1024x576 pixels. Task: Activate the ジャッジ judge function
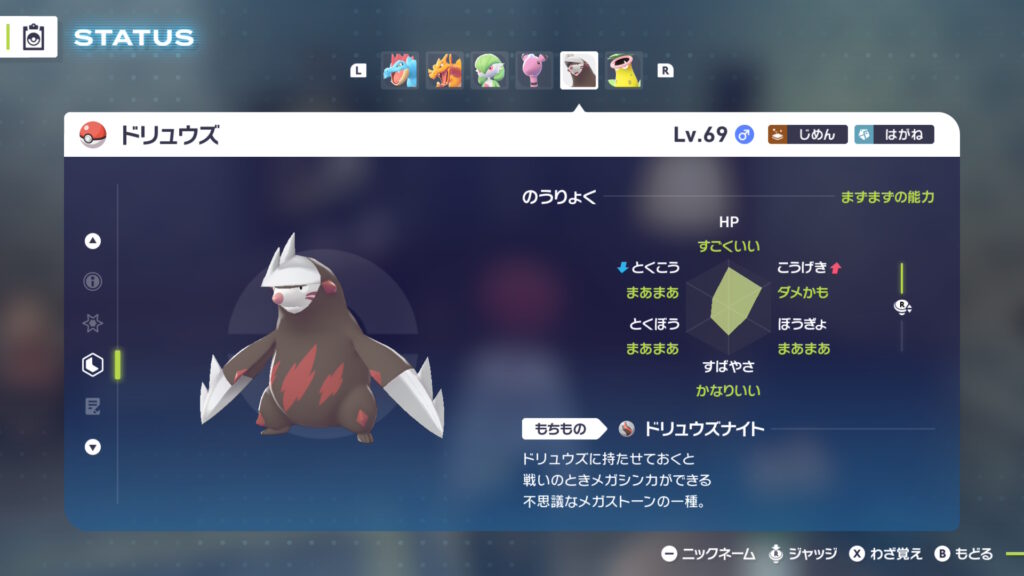pos(802,554)
